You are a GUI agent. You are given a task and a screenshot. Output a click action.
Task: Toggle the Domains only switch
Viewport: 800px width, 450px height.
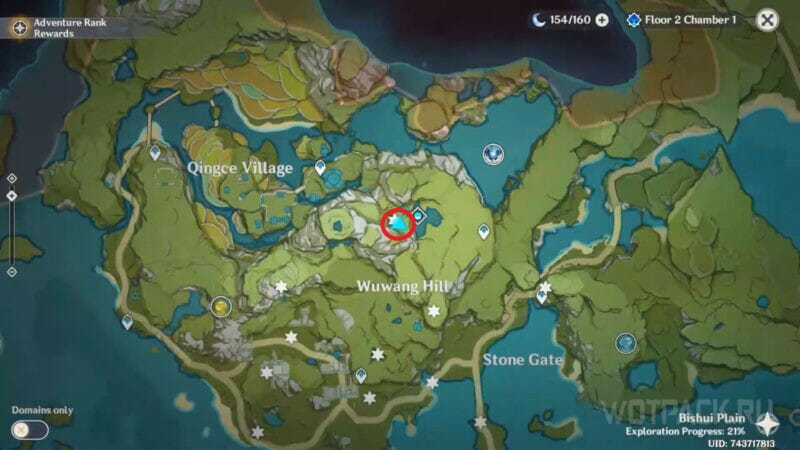click(29, 430)
